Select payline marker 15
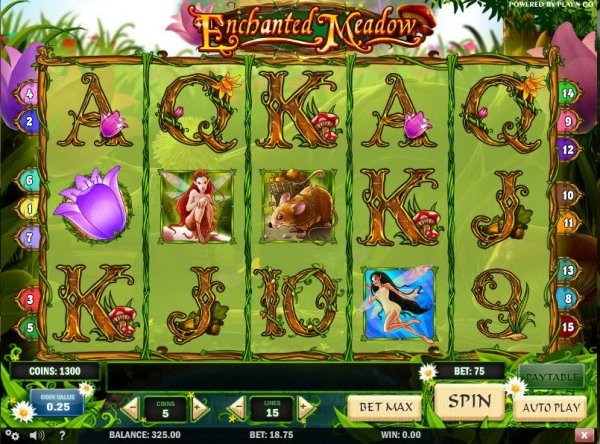This screenshot has height=444, width=600. click(x=567, y=325)
